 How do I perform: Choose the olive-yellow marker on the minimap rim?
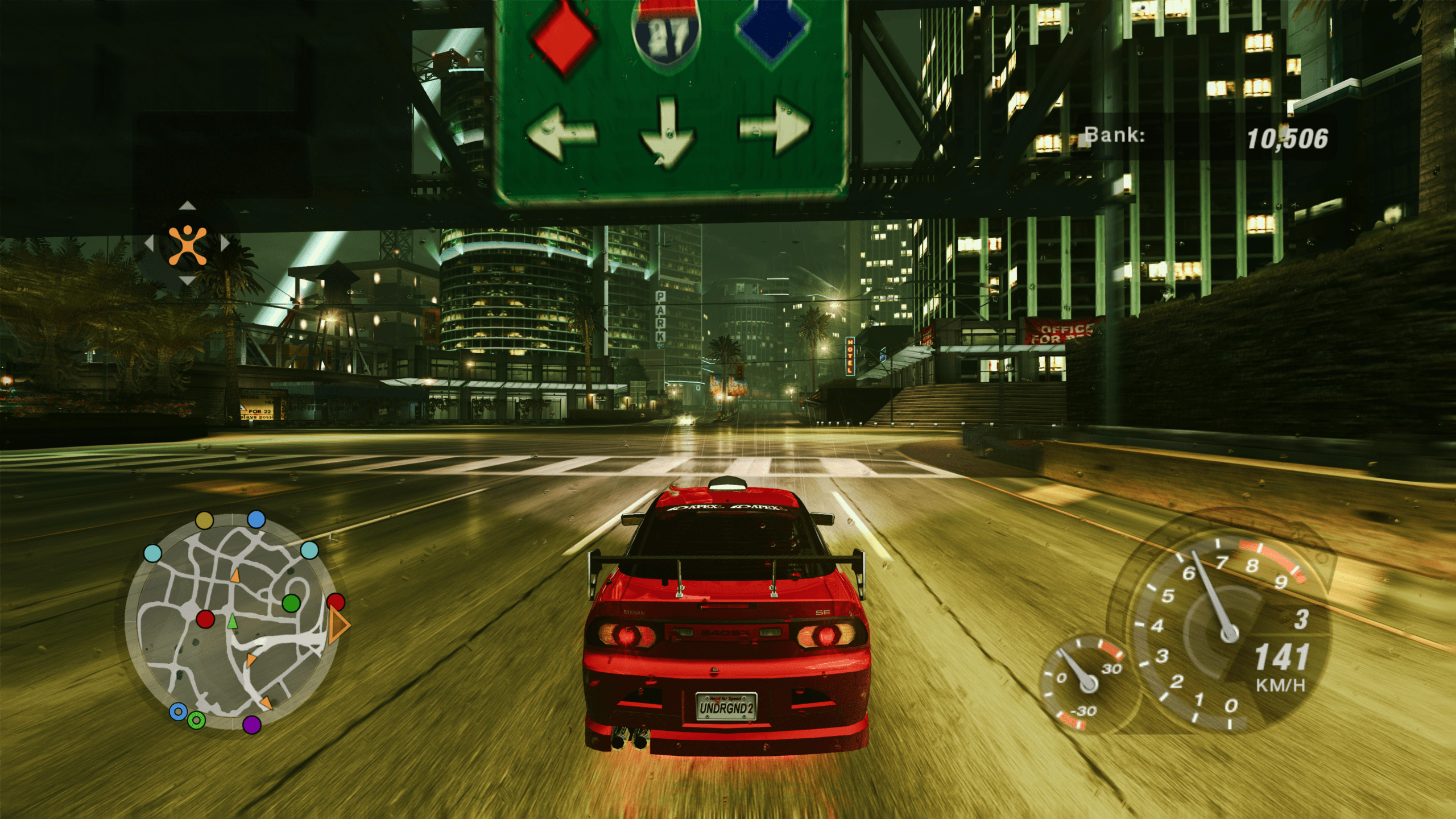tap(204, 520)
